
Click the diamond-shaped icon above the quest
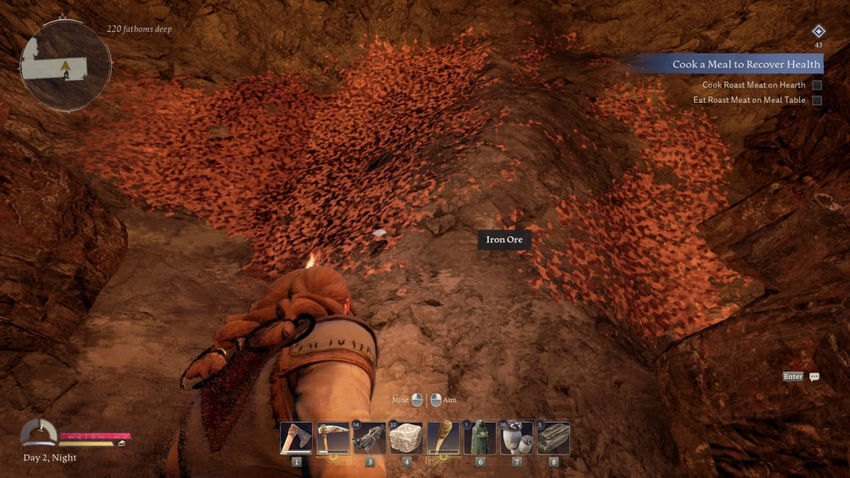pyautogui.click(x=818, y=32)
